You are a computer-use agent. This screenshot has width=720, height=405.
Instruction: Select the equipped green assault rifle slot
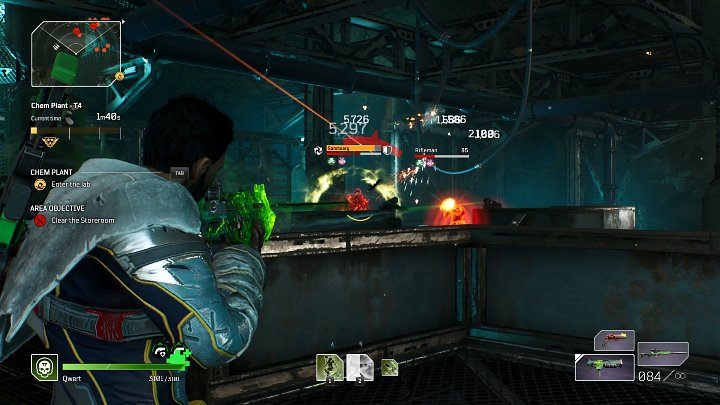(603, 367)
